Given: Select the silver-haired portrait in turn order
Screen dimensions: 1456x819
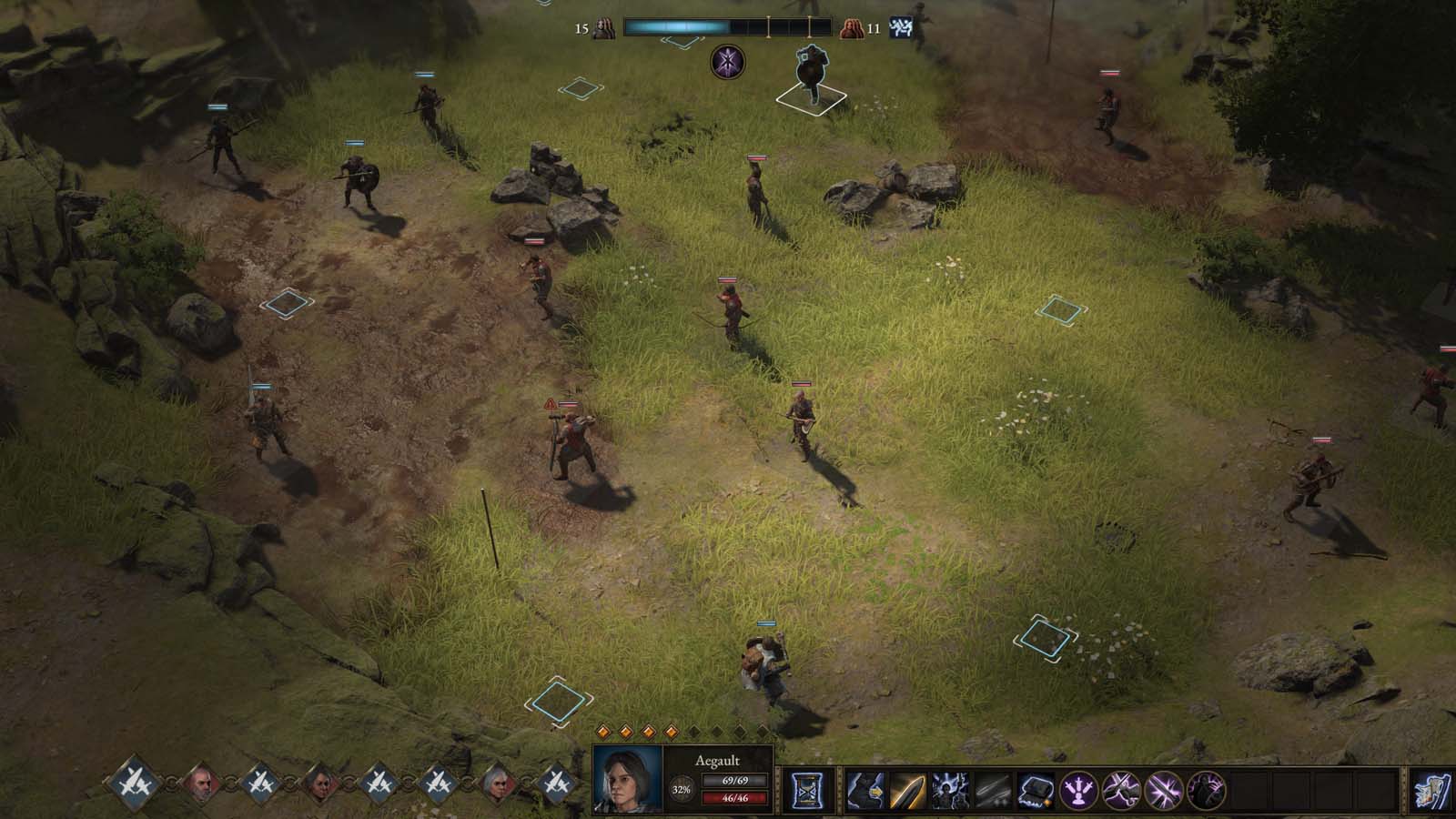Looking at the screenshot, I should click(499, 785).
